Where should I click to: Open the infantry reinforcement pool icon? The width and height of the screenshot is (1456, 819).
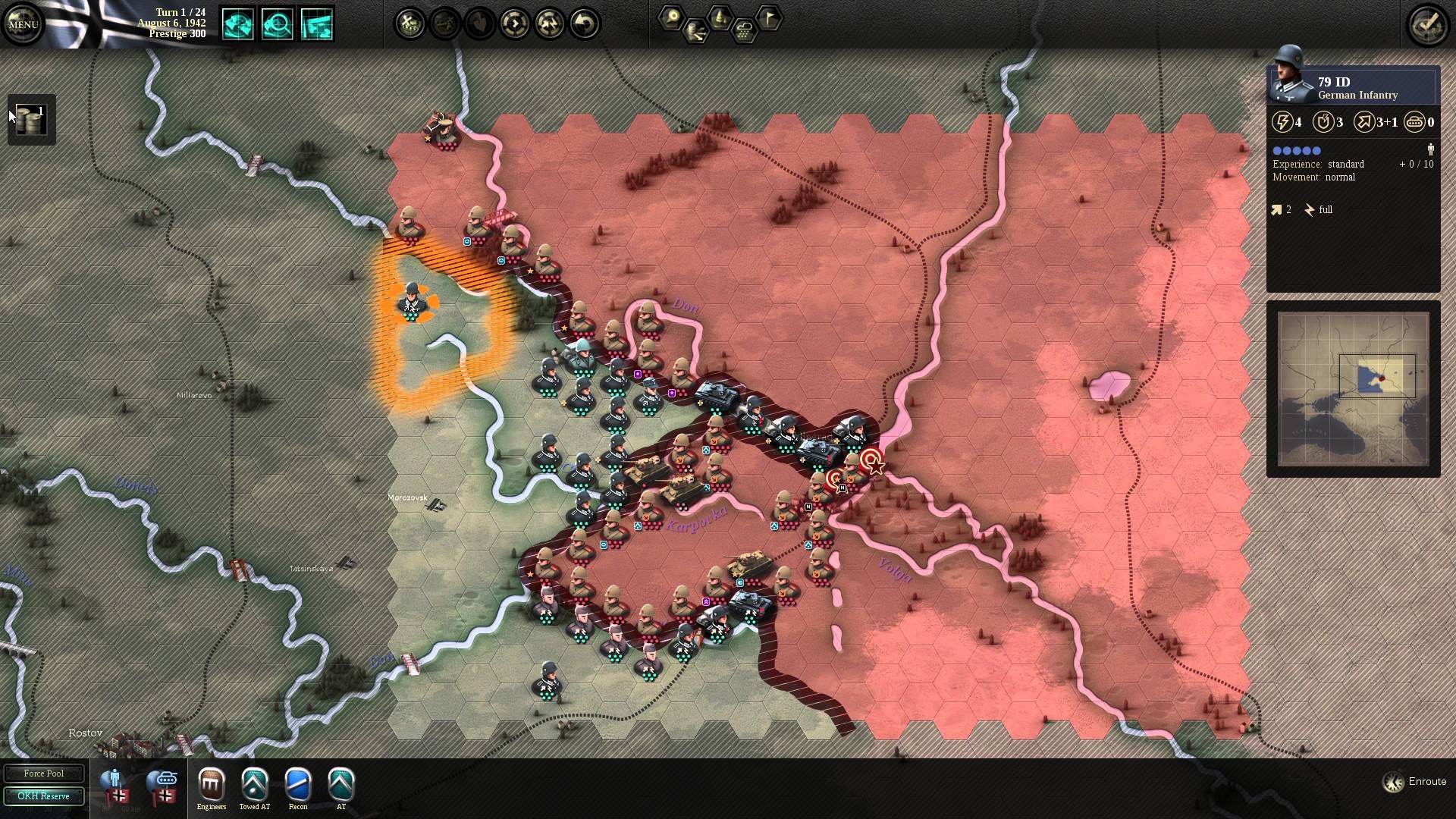pos(116,786)
